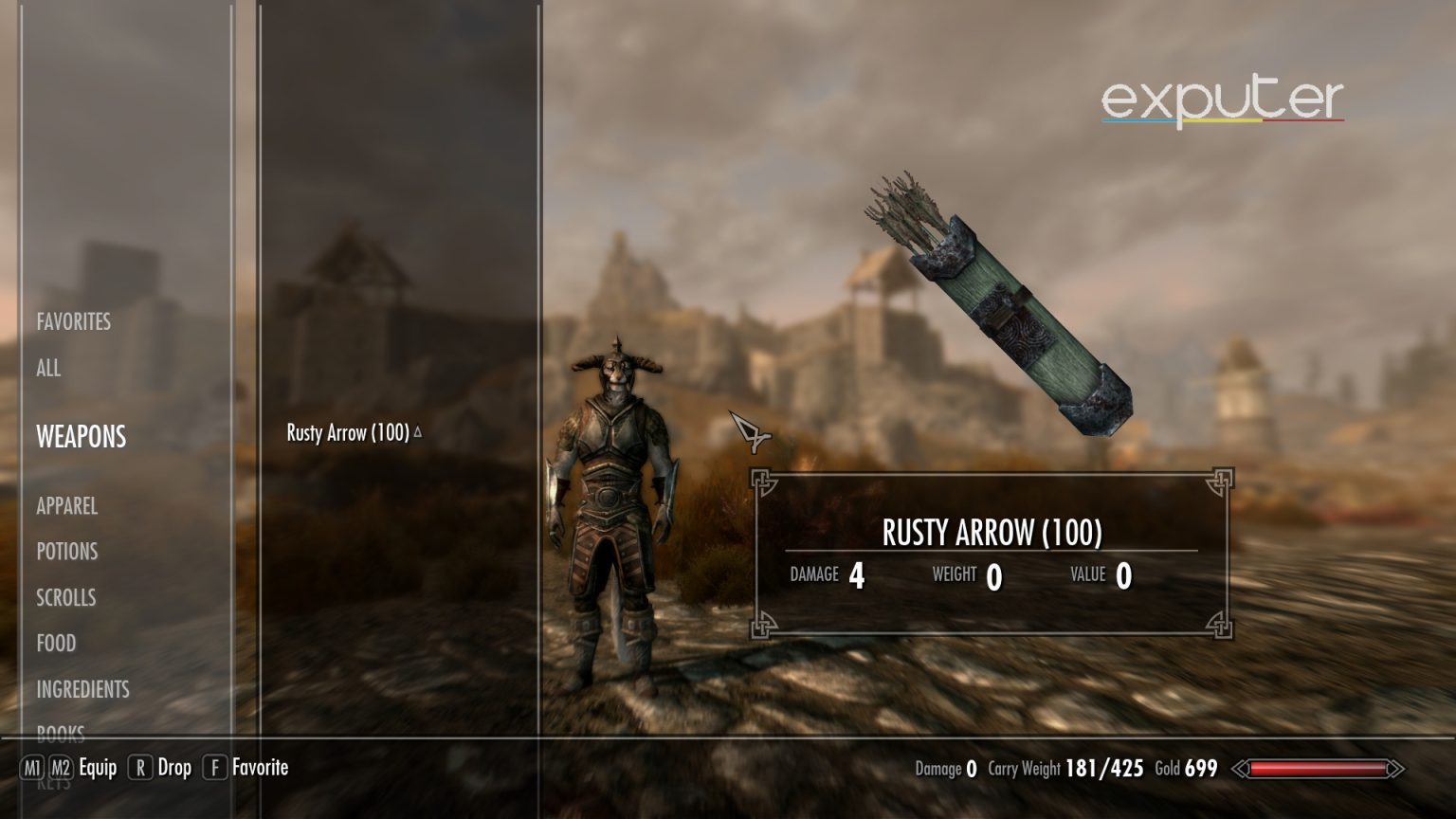The height and width of the screenshot is (819, 1456).
Task: Click the F key icon next to Favorite
Action: pos(214,768)
